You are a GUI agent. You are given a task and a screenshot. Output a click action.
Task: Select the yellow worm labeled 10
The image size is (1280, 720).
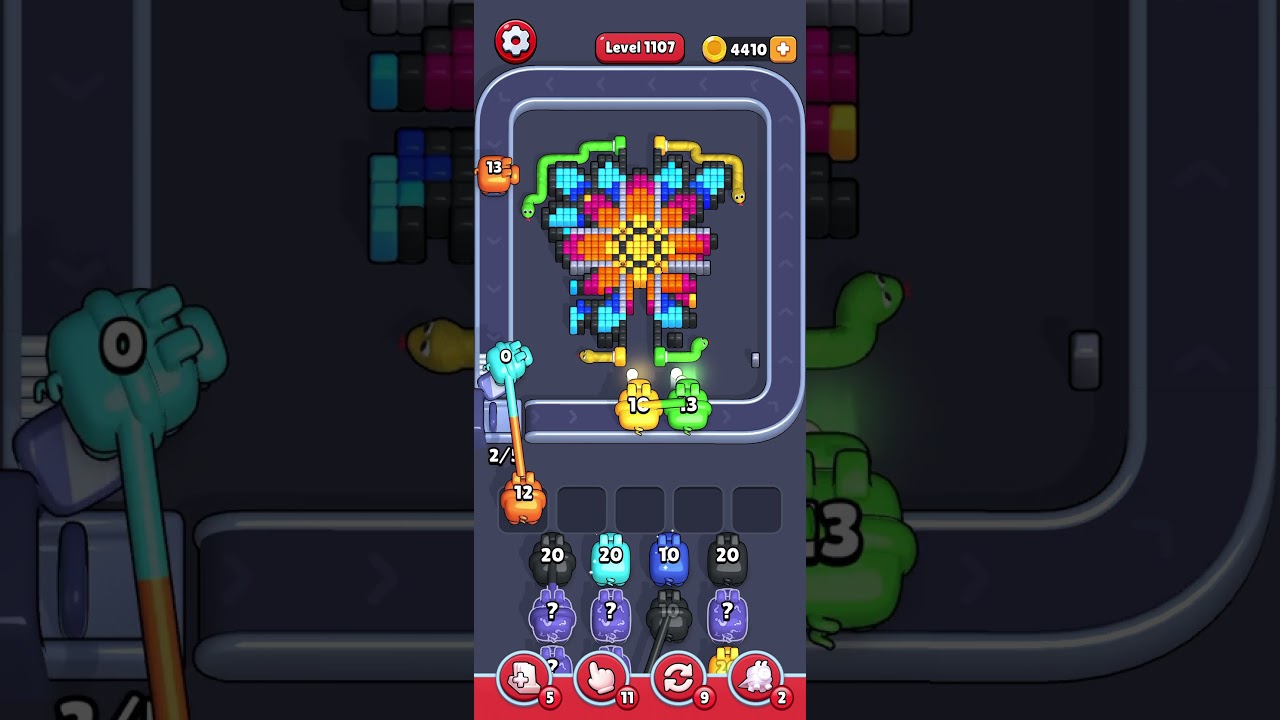(x=636, y=406)
